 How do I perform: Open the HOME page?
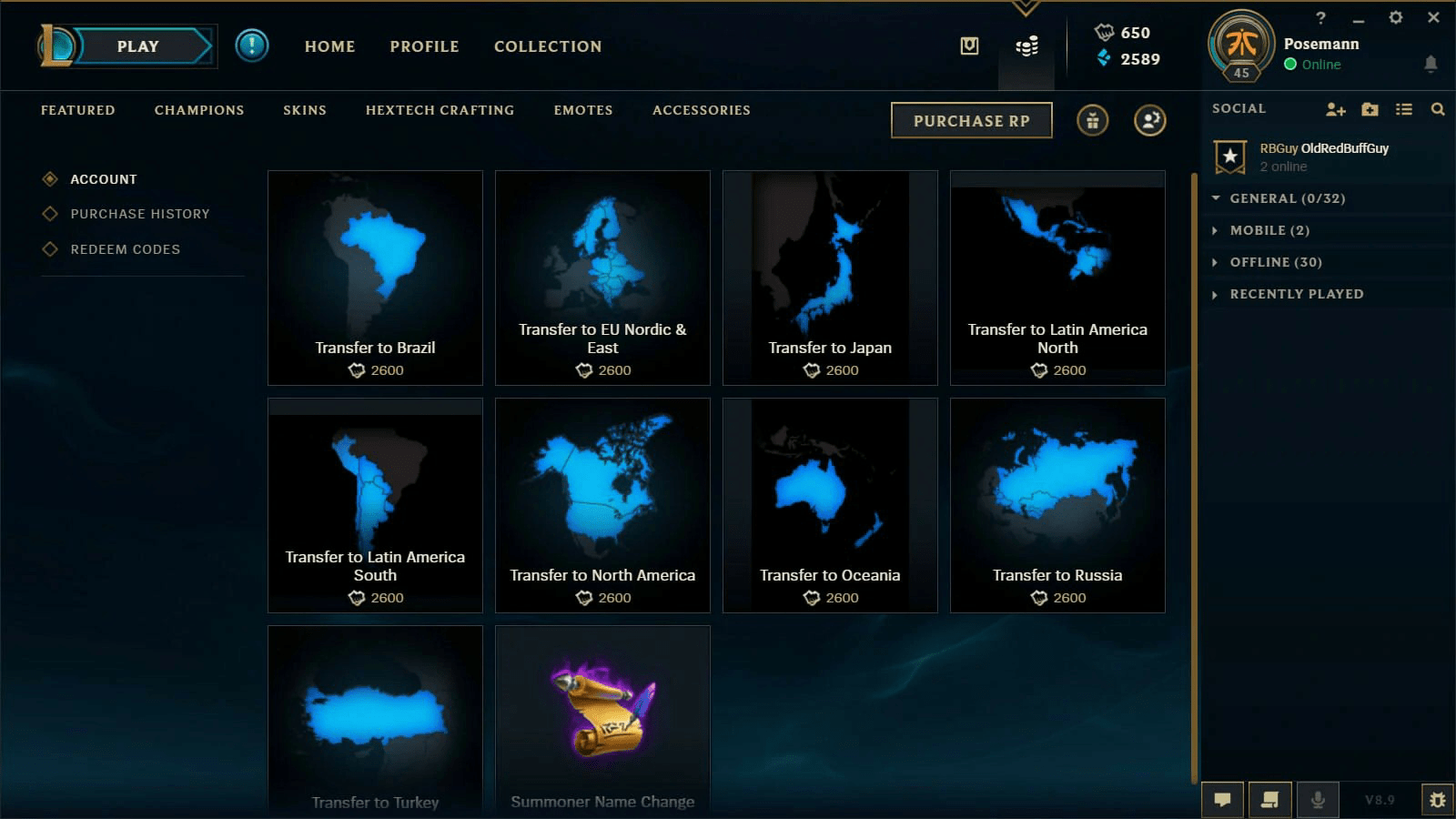(x=329, y=46)
